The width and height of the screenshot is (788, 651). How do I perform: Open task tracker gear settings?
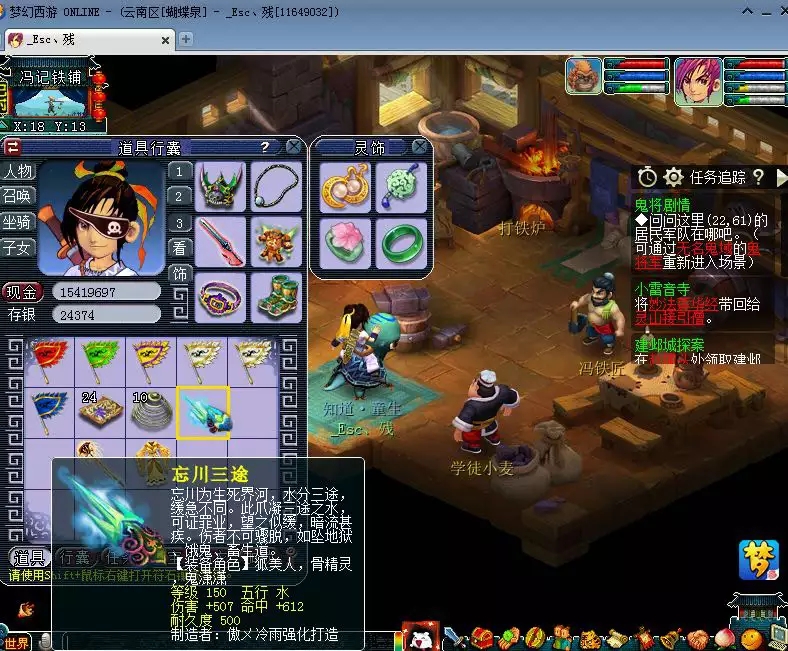[674, 177]
